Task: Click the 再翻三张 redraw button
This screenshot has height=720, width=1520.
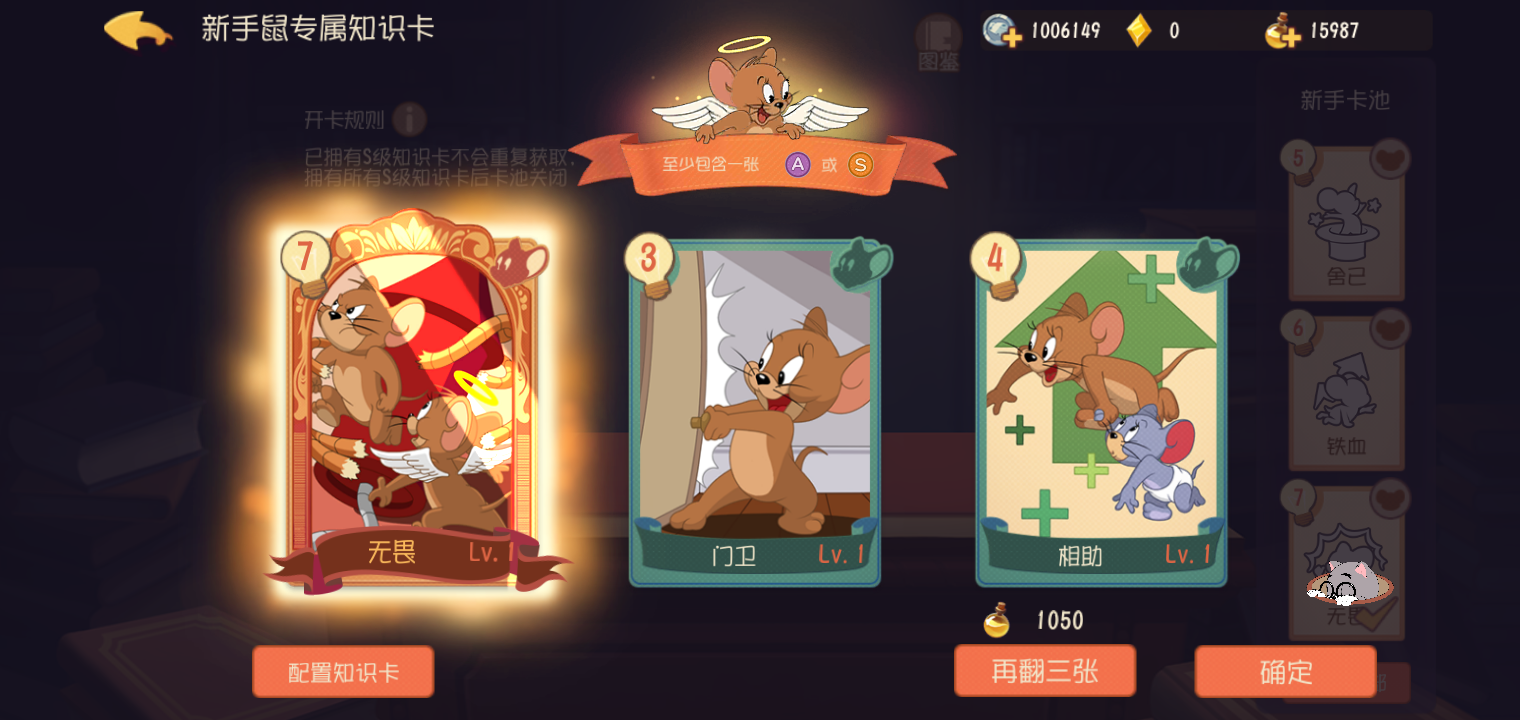Action: pyautogui.click(x=1046, y=671)
